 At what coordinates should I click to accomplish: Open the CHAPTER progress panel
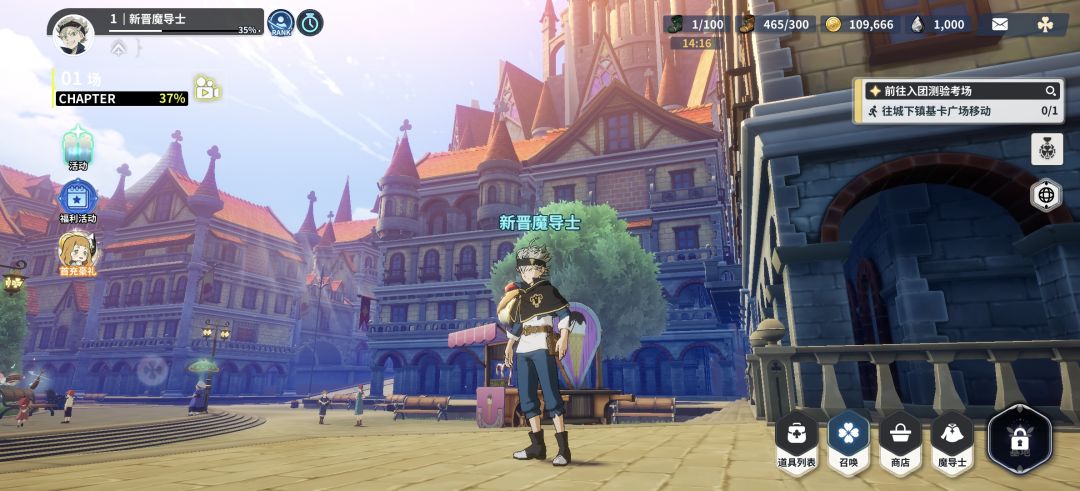click(x=122, y=98)
